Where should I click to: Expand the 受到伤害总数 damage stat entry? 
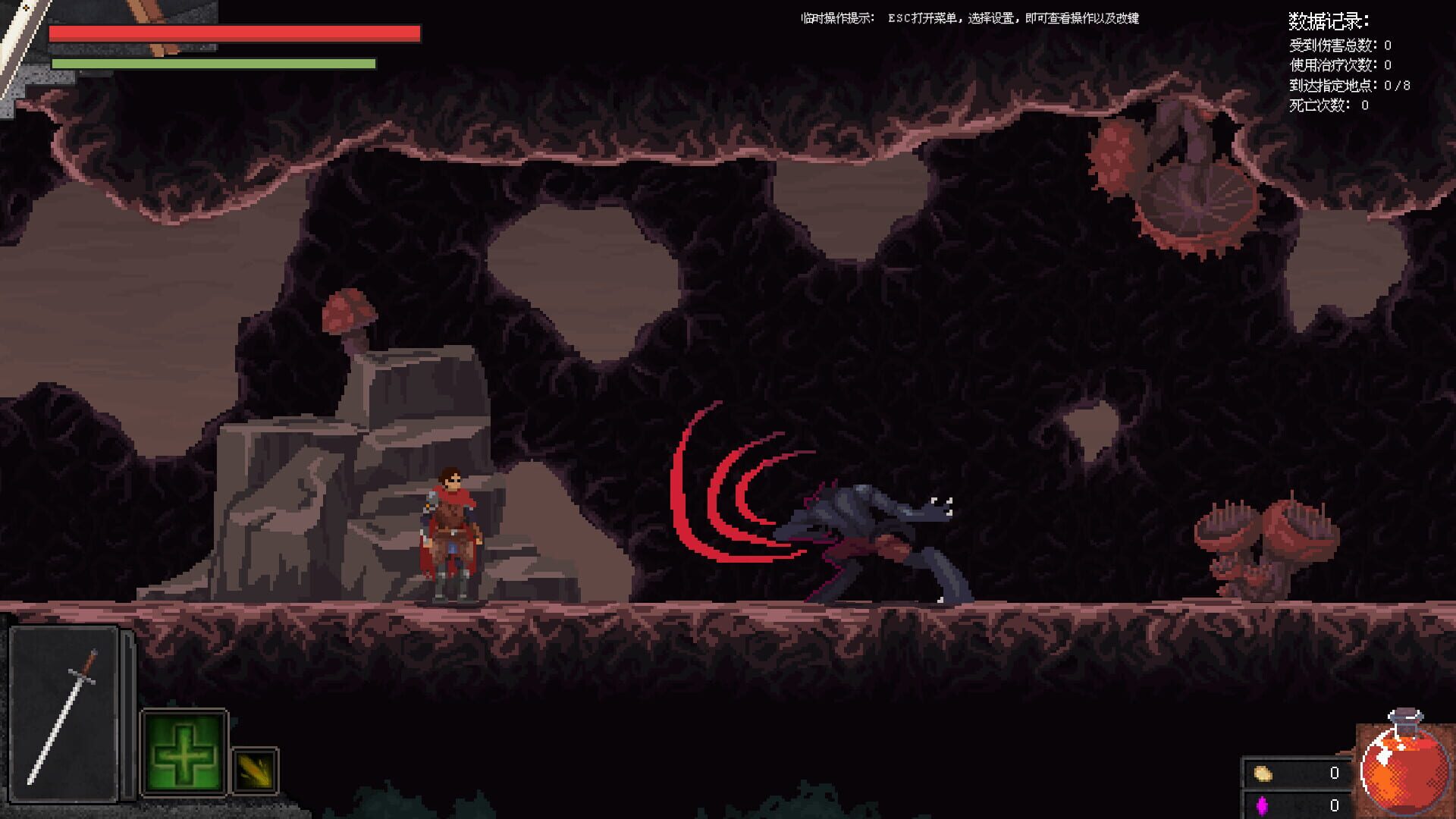1338,44
